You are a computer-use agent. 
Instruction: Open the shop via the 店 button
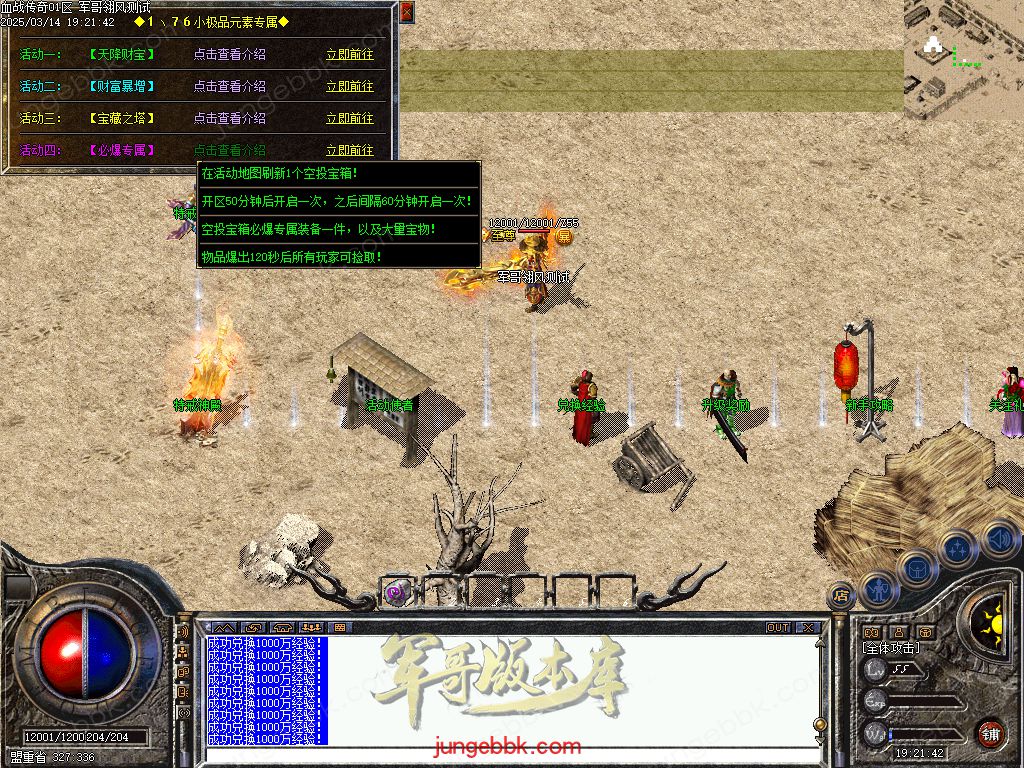tap(841, 595)
